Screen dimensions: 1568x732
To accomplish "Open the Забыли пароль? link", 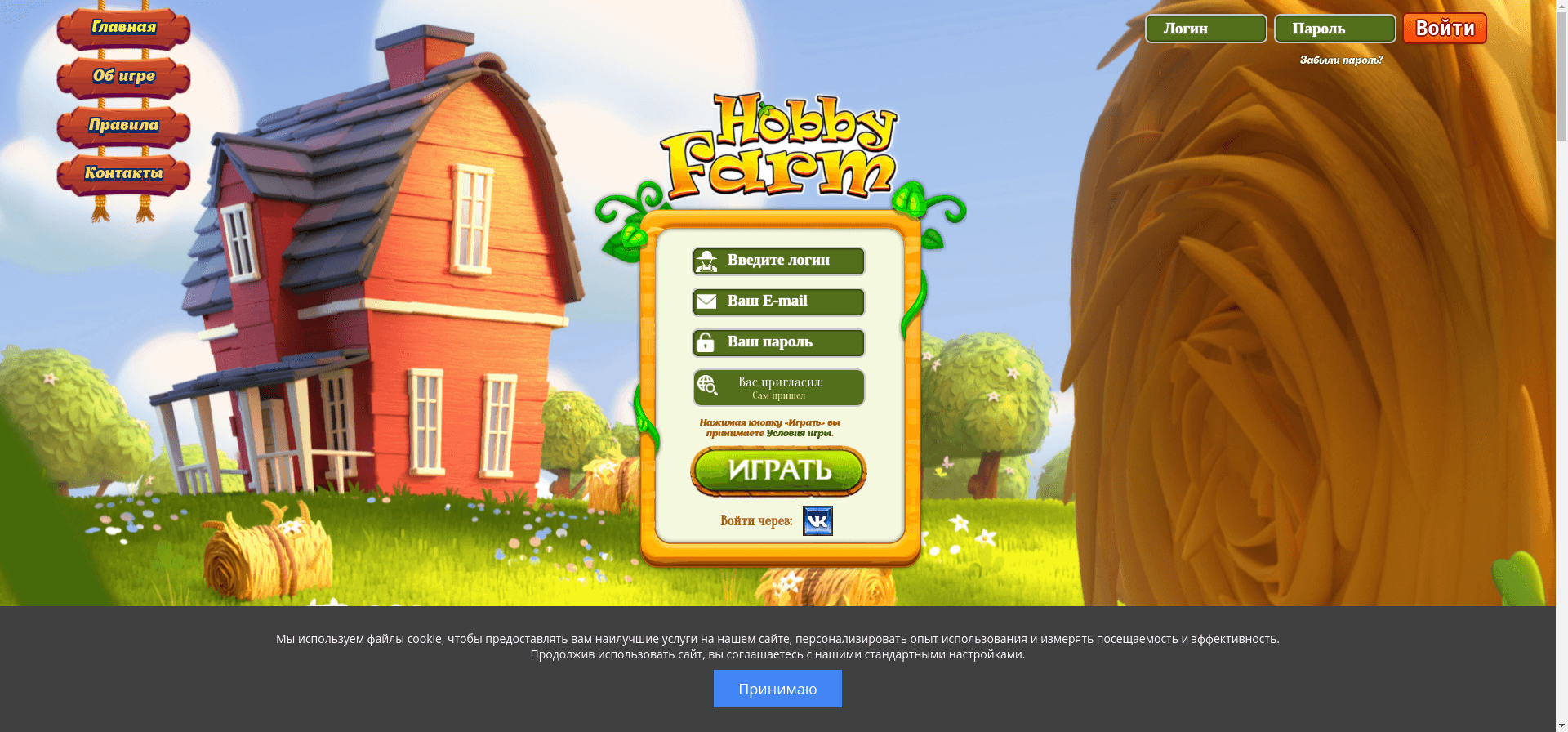I will tap(1341, 60).
